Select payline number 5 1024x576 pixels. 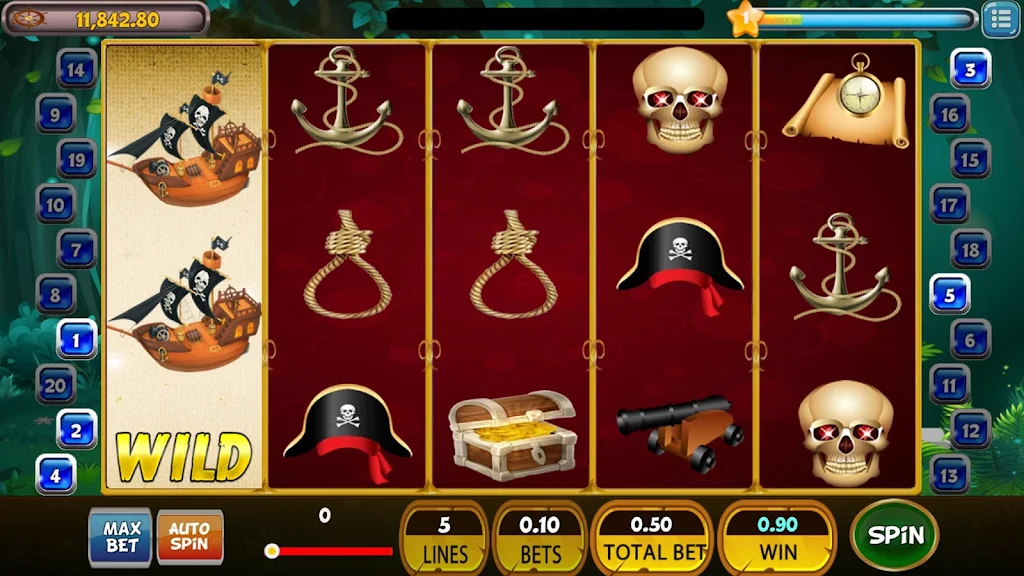coord(949,295)
